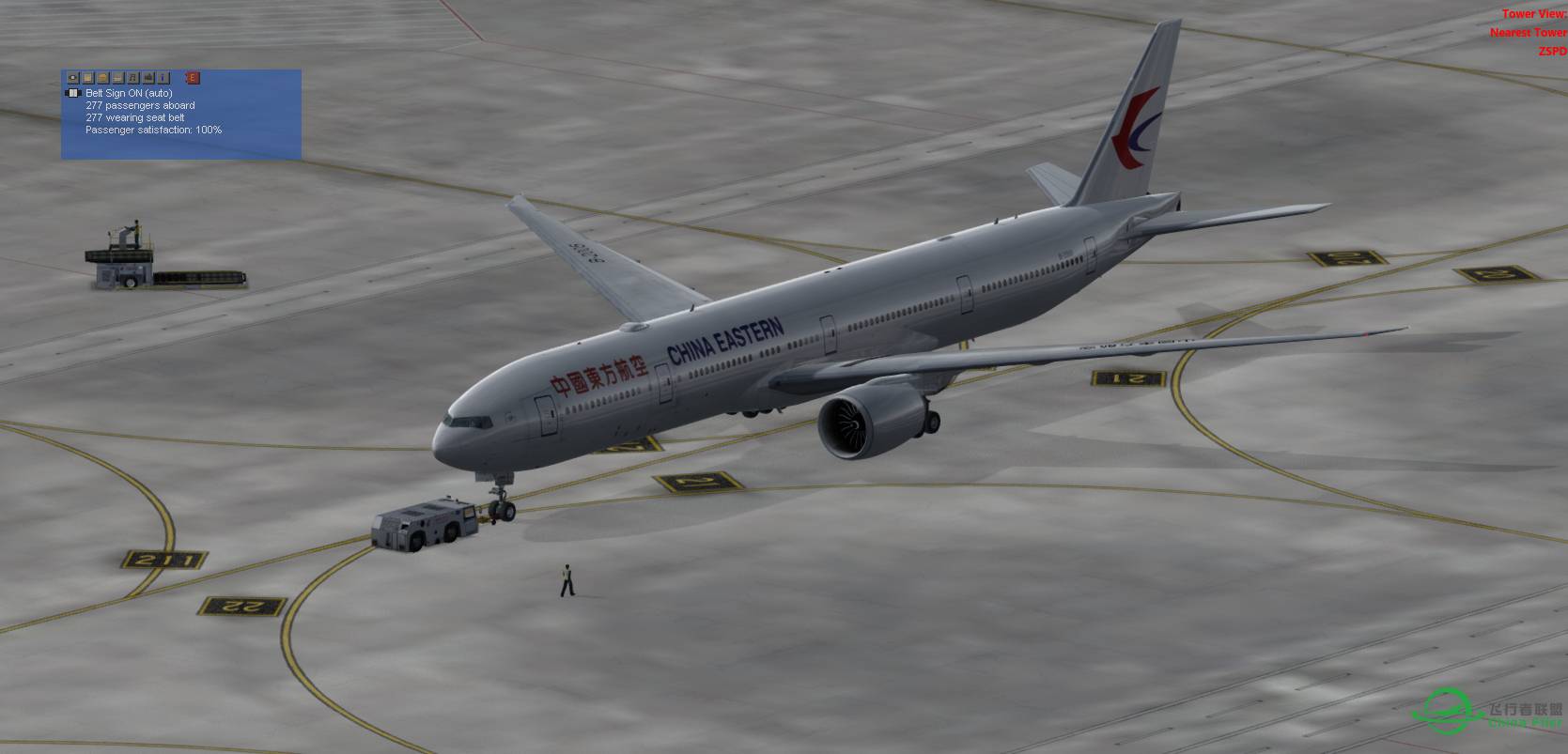Viewport: 1568px width, 754px height.
Task: Open the info 'i' icon on the passenger panel
Action: (x=163, y=78)
